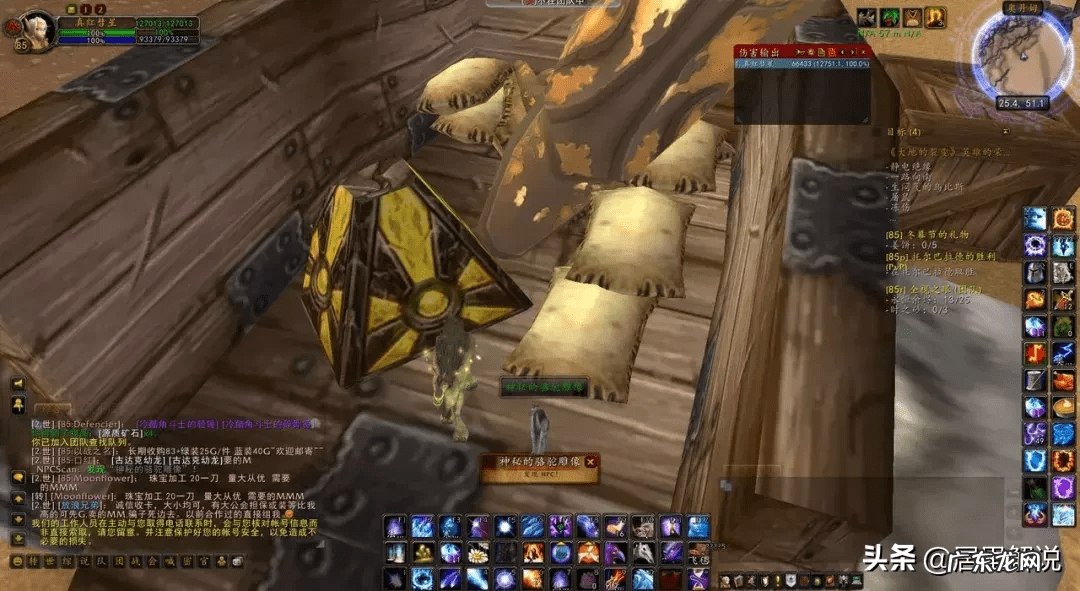Click the 奥丹姆 zone name above minimap
1080x591 pixels.
1020,6
